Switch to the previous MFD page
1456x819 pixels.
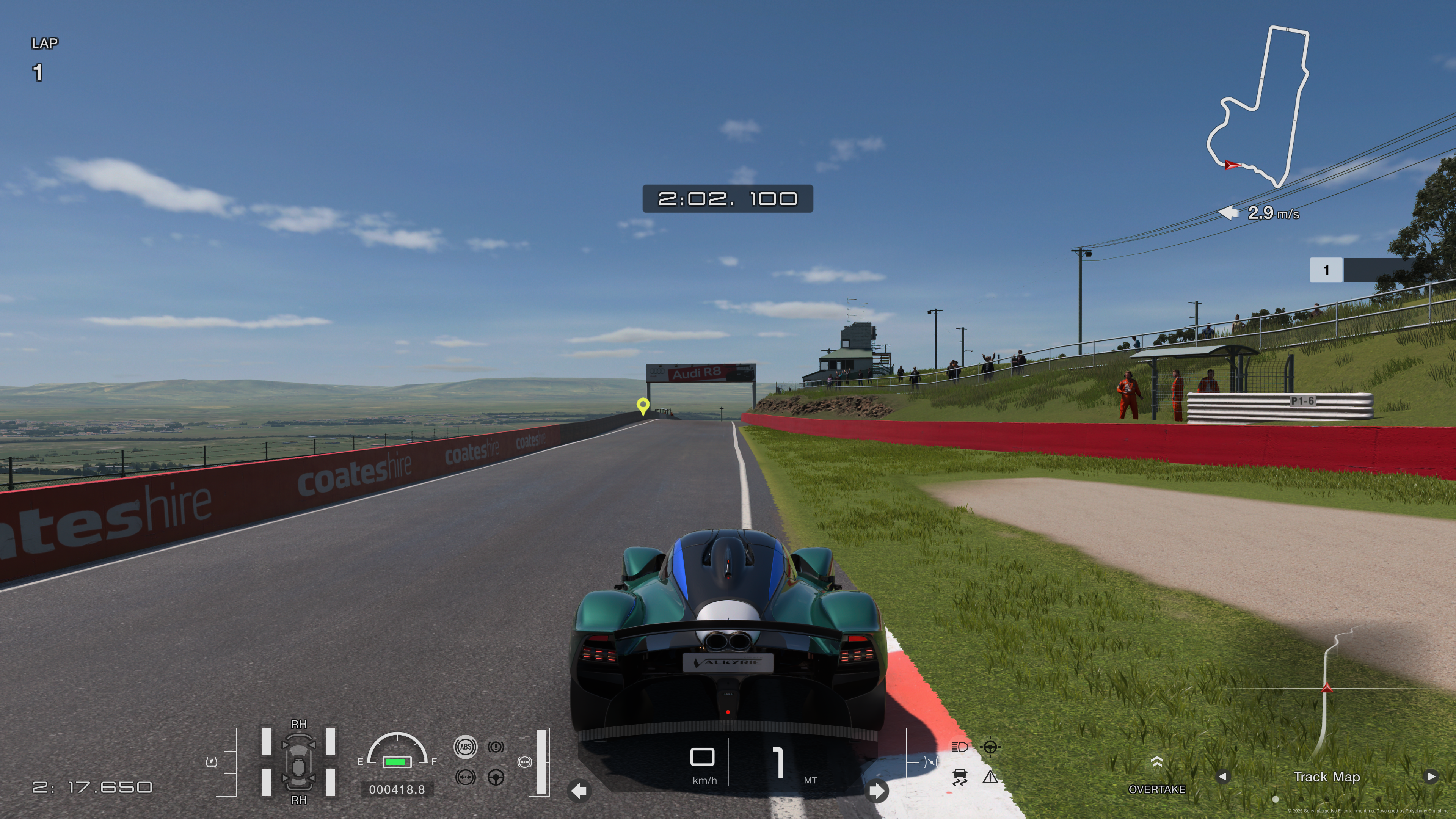click(1222, 777)
